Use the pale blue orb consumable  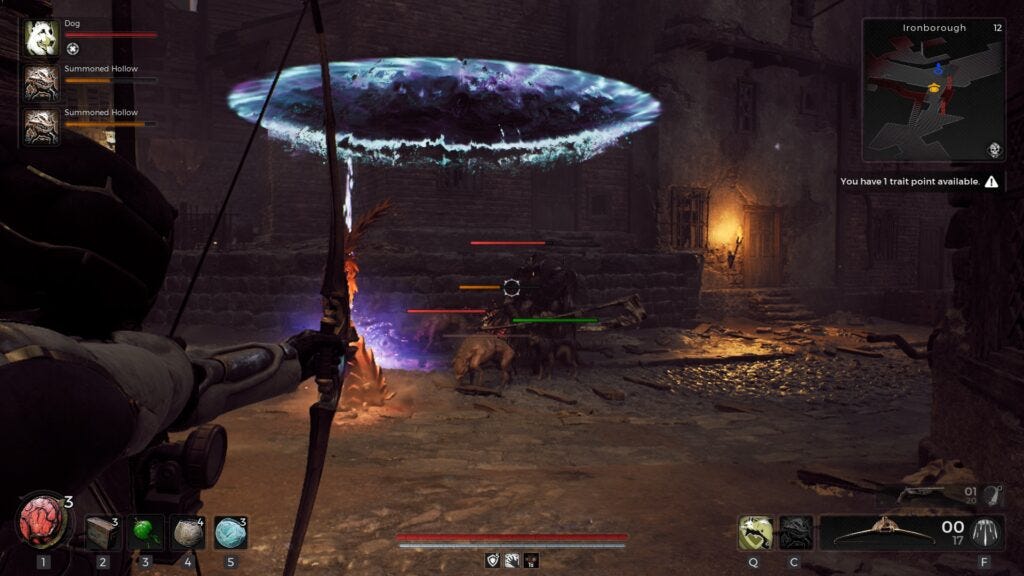(x=230, y=532)
